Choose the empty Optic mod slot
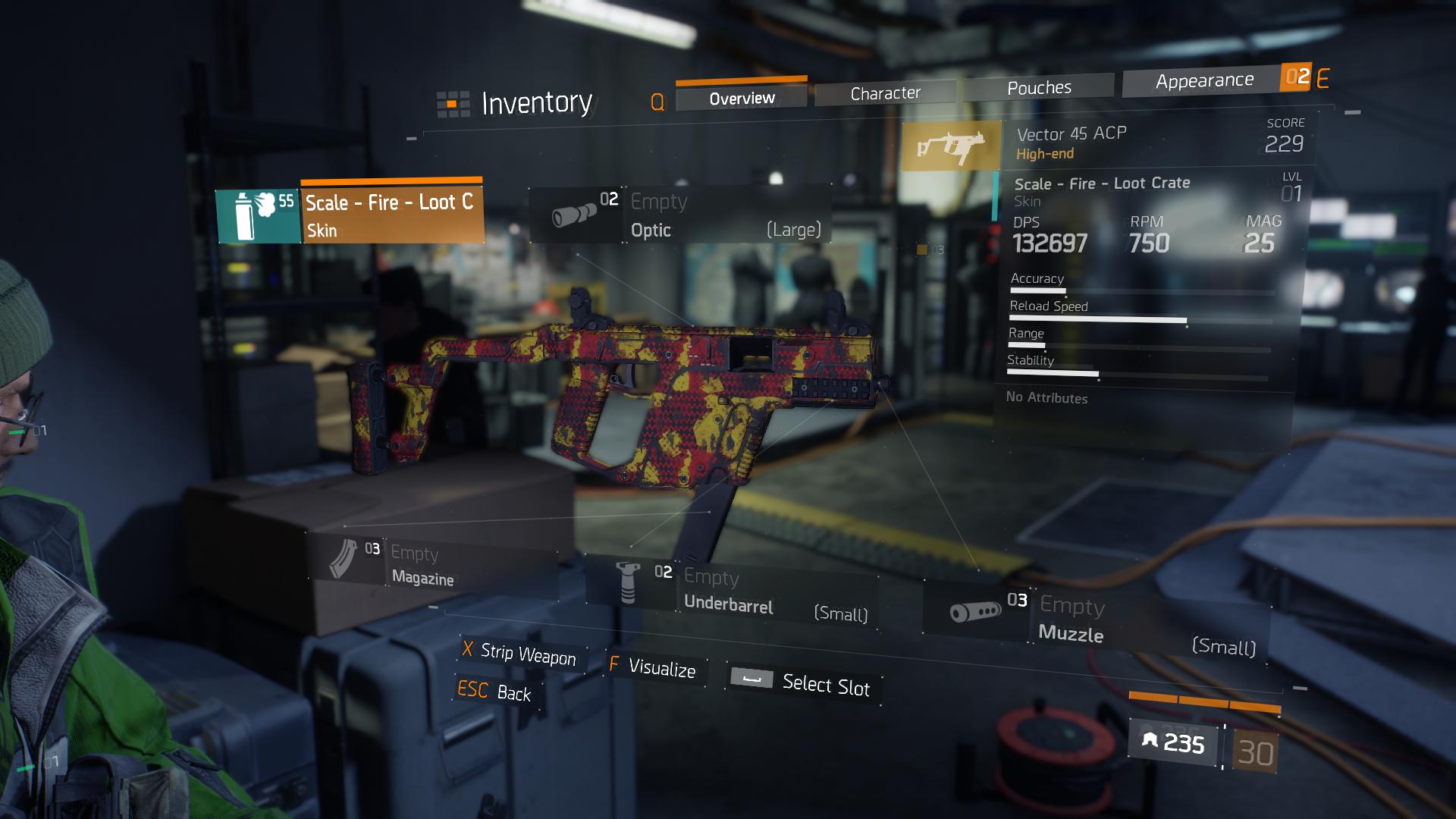The image size is (1456, 819). point(680,215)
